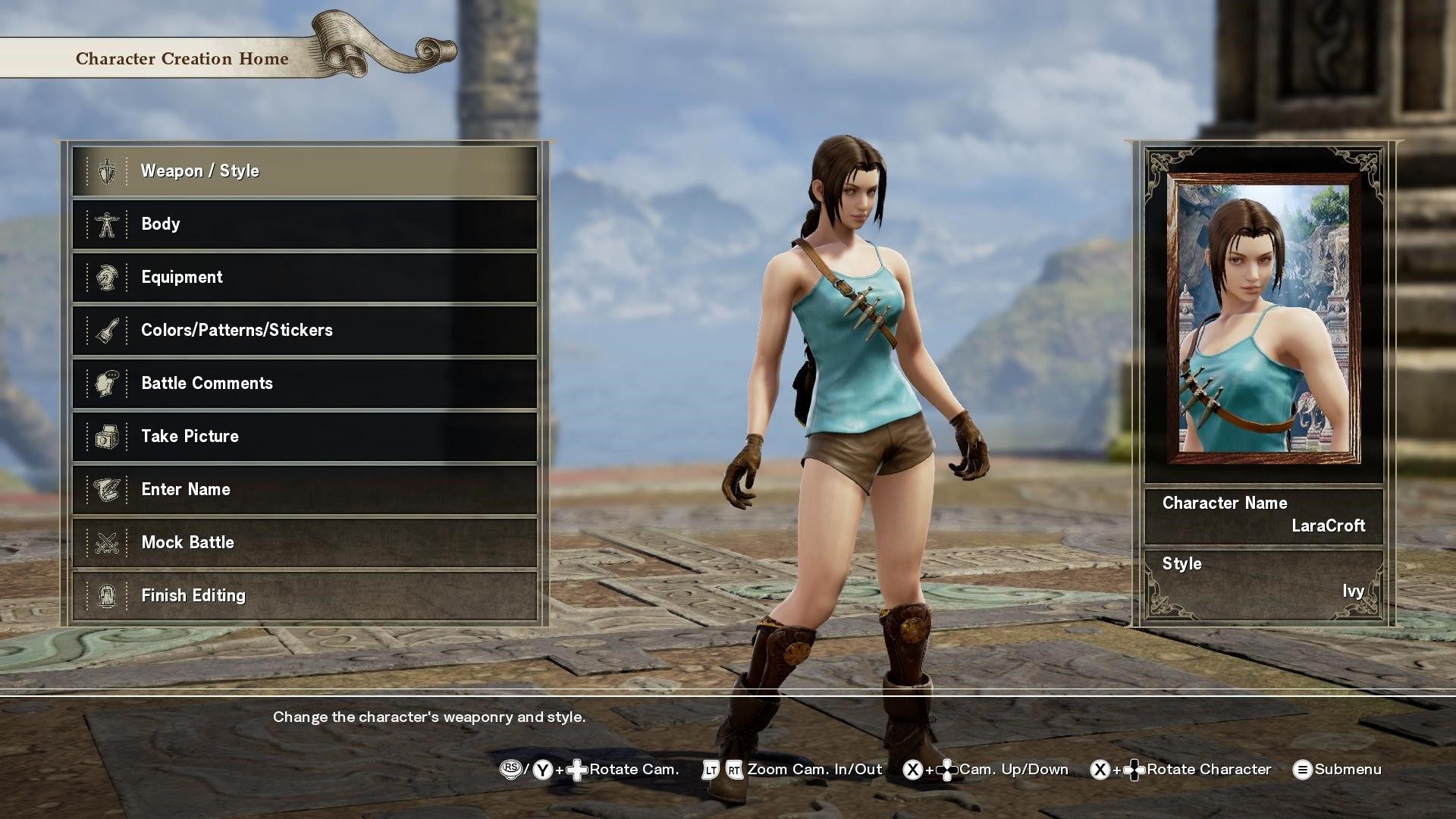Screen dimensions: 1456x819
Task: Select the Weapon / Style menu entry
Action: (304, 171)
